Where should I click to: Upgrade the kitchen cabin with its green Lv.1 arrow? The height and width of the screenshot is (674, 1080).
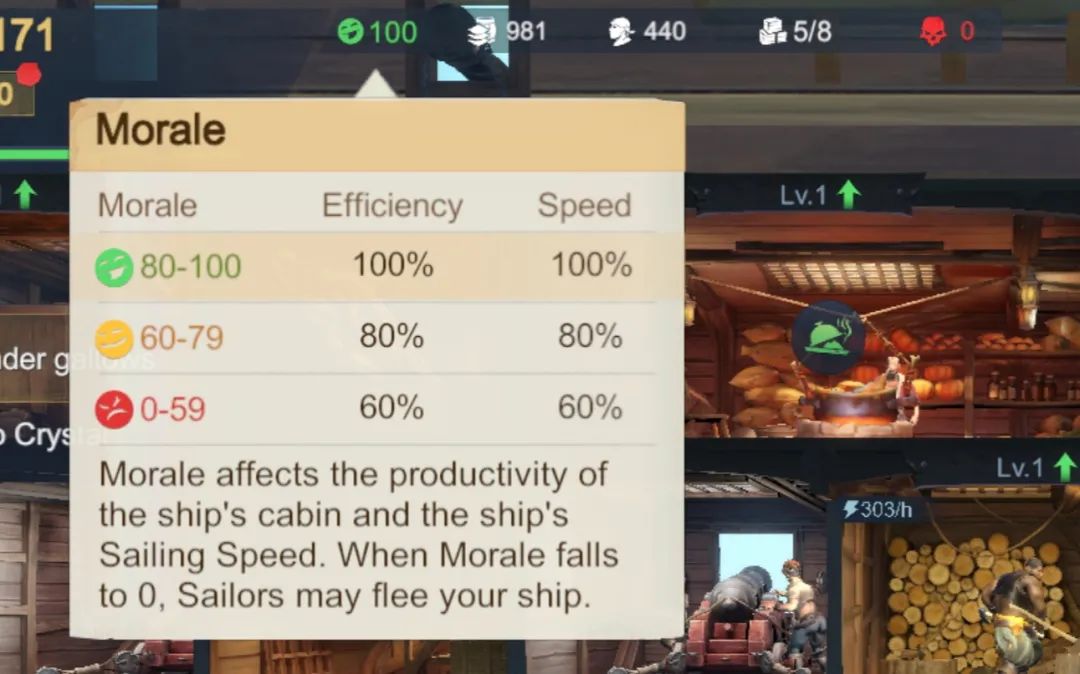848,194
